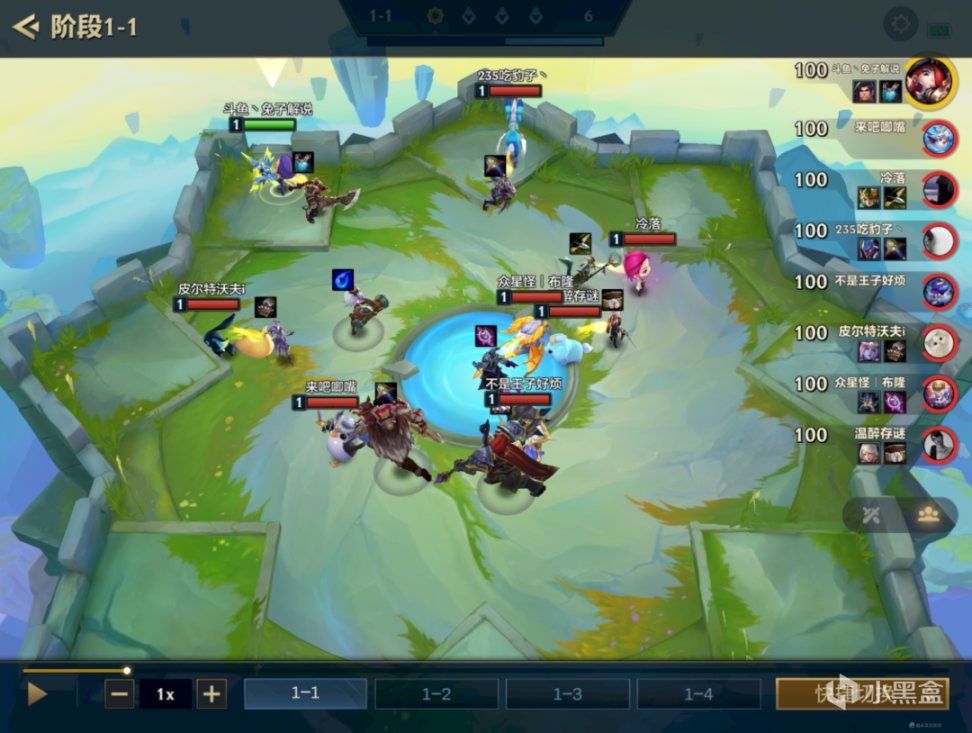The image size is (972, 733).
Task: Play the replay
Action: coord(37,693)
